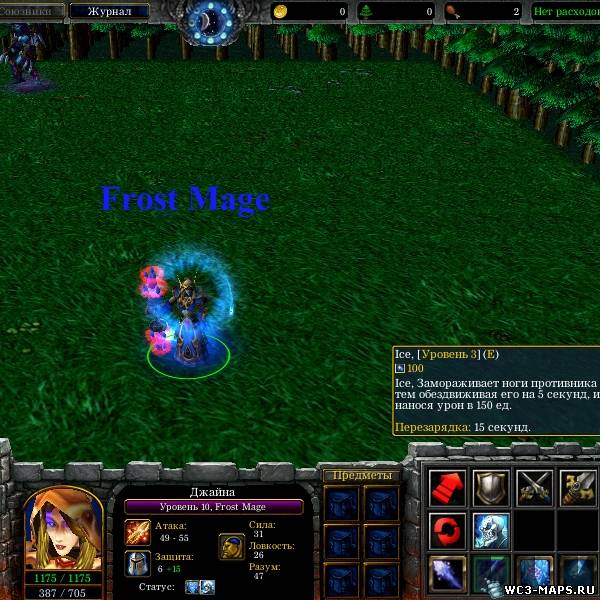Viewport: 600px width, 600px height.
Task: Open the Журнал (Journal) menu
Action: coord(109,12)
